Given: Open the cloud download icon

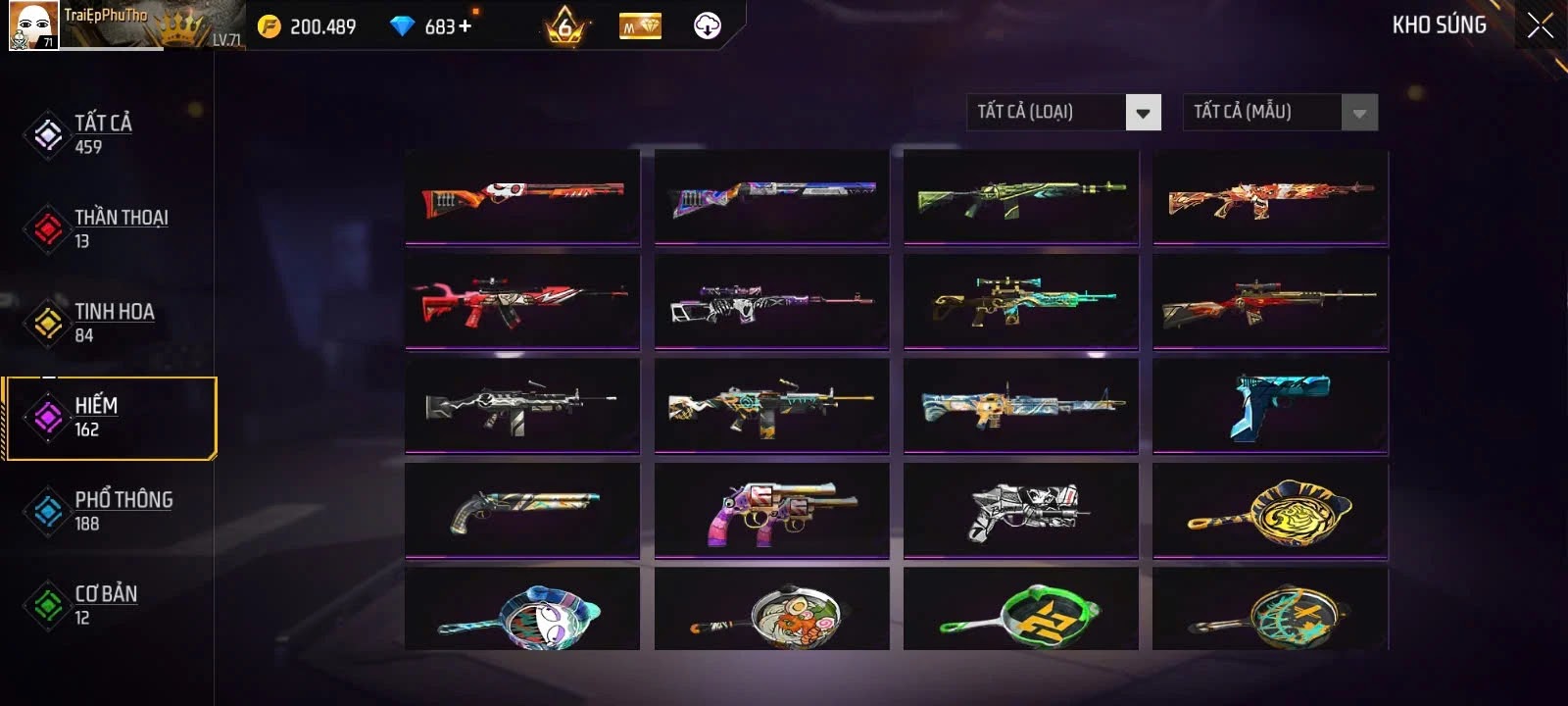Looking at the screenshot, I should coord(708,25).
